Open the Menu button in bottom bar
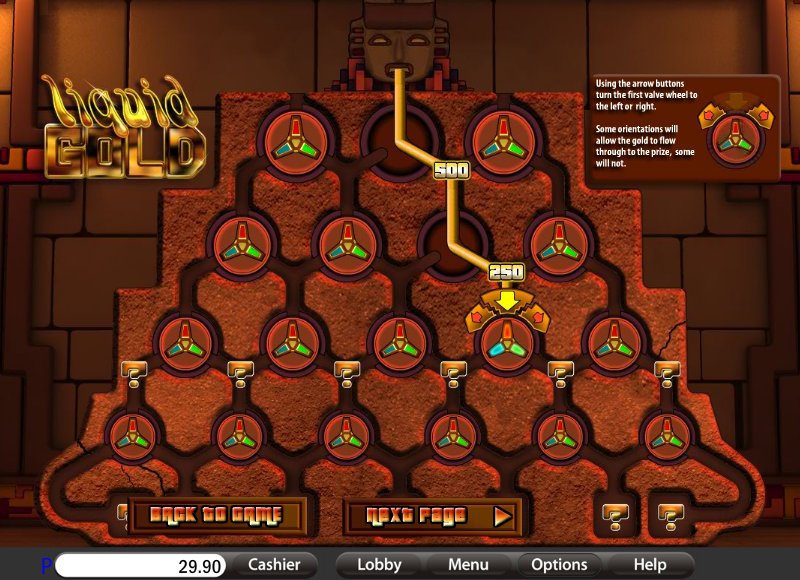Viewport: 800px width, 580px height. click(x=468, y=565)
